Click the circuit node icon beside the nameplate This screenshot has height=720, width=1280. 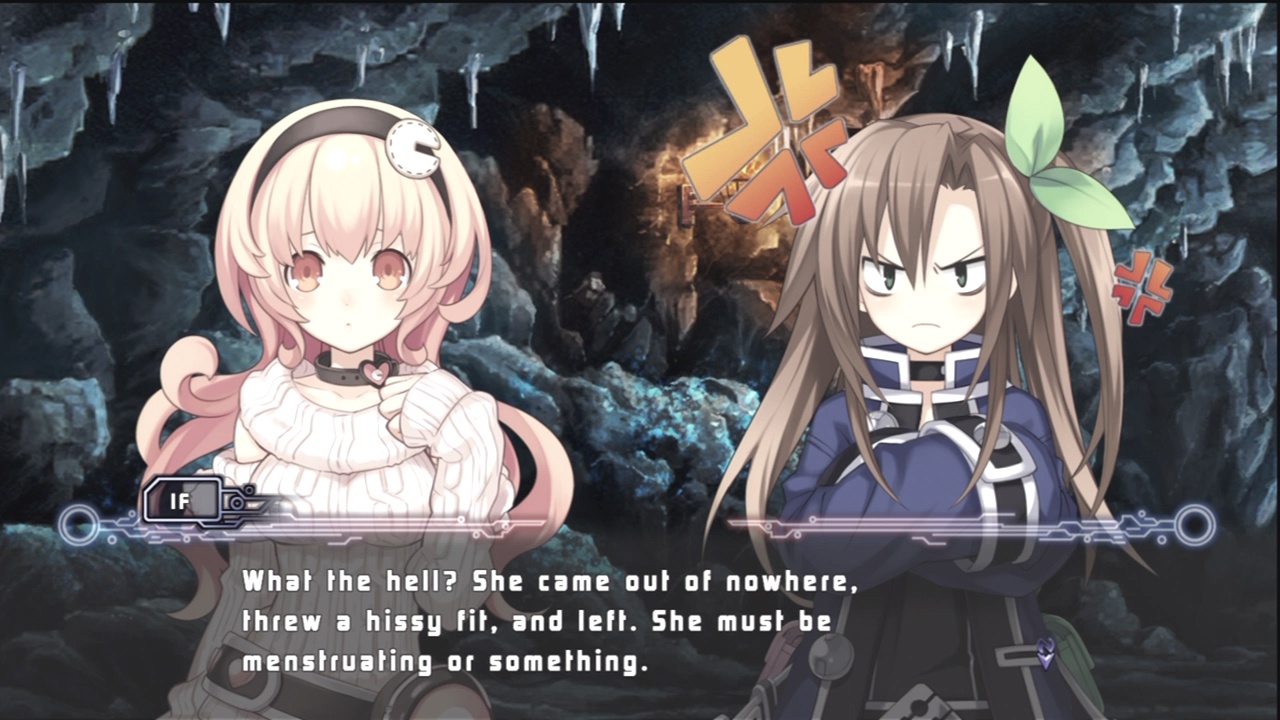(x=237, y=503)
